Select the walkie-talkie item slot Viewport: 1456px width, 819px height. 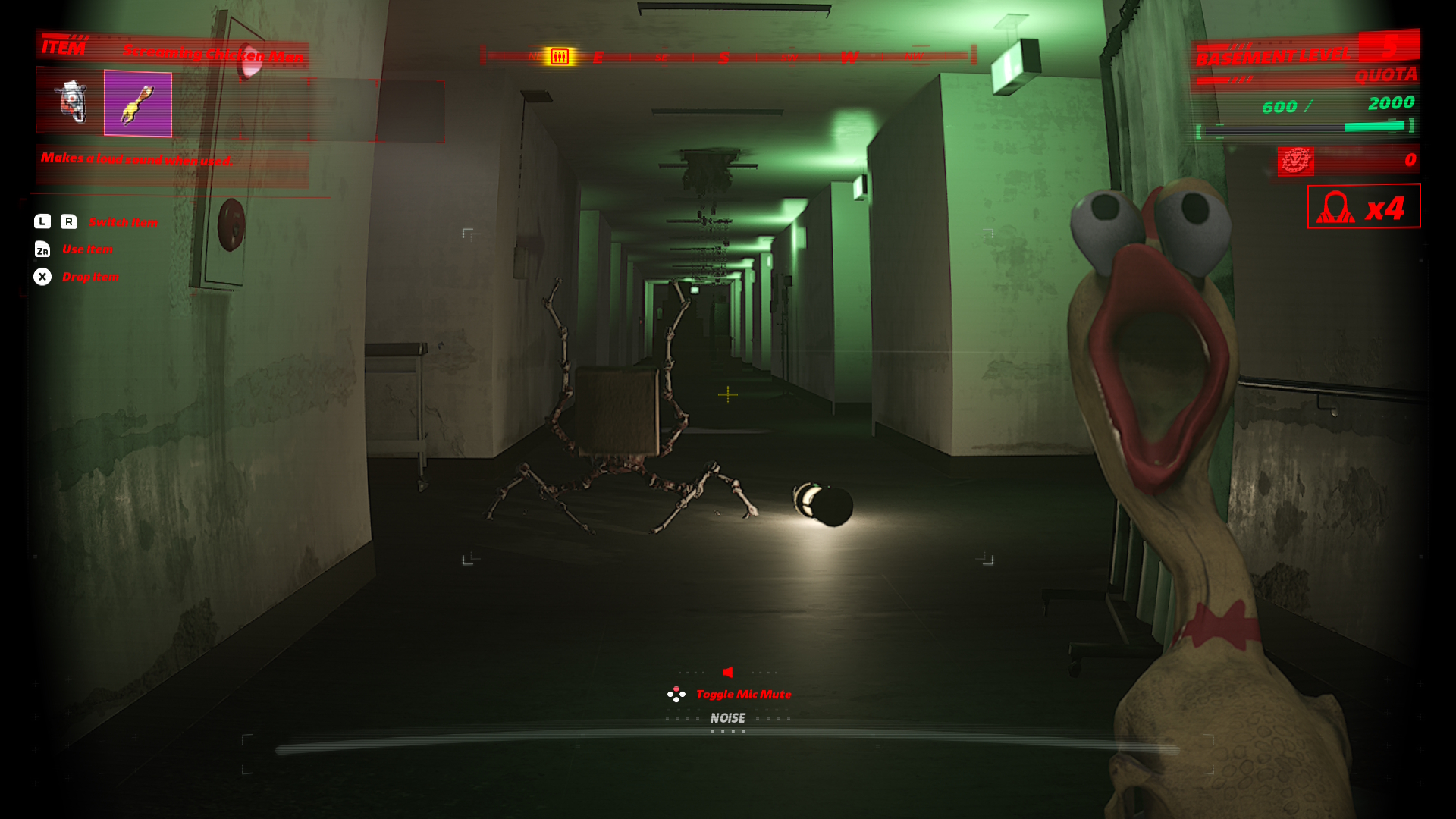(69, 102)
